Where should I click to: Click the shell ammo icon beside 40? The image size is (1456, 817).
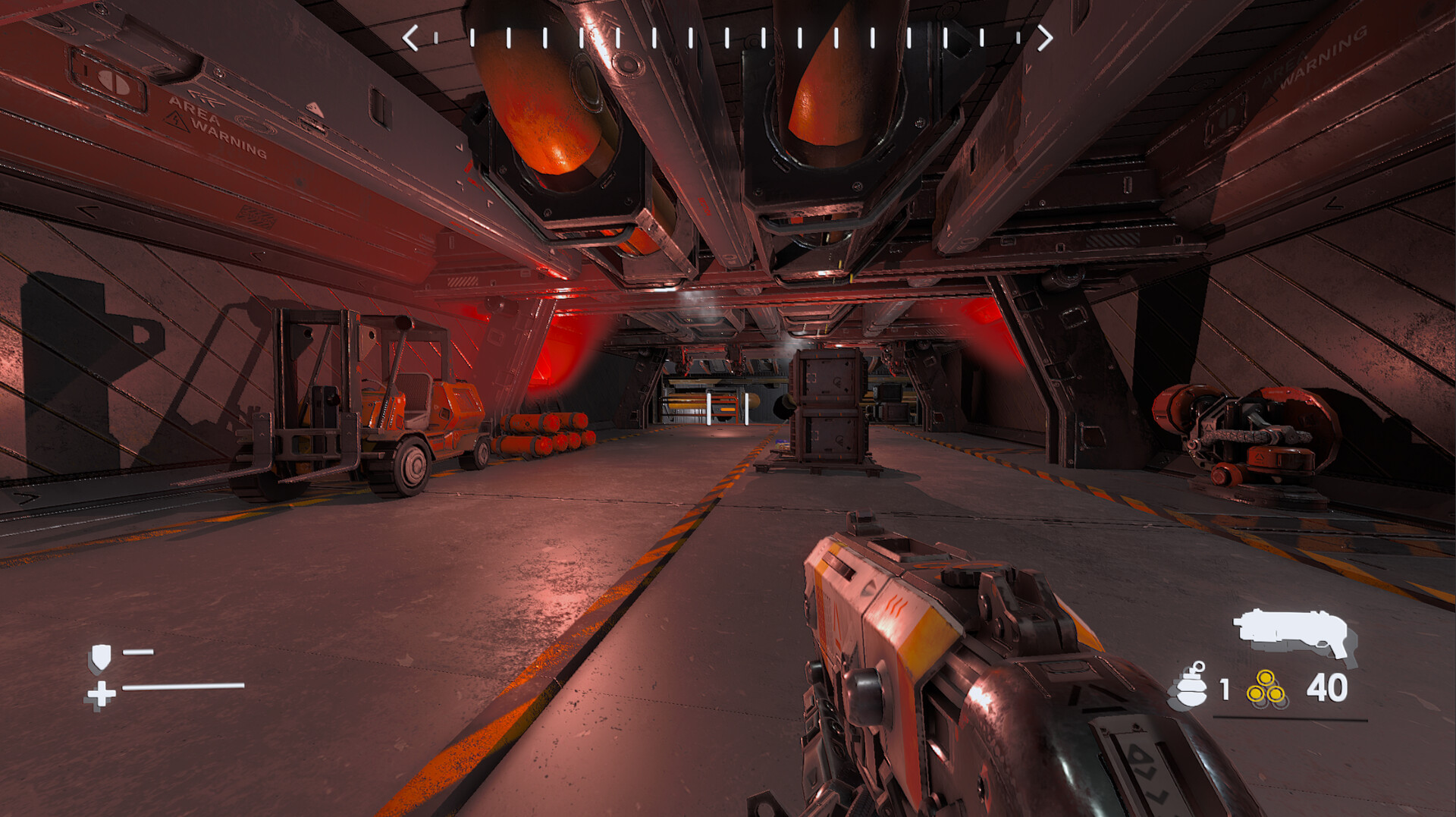tap(1267, 689)
